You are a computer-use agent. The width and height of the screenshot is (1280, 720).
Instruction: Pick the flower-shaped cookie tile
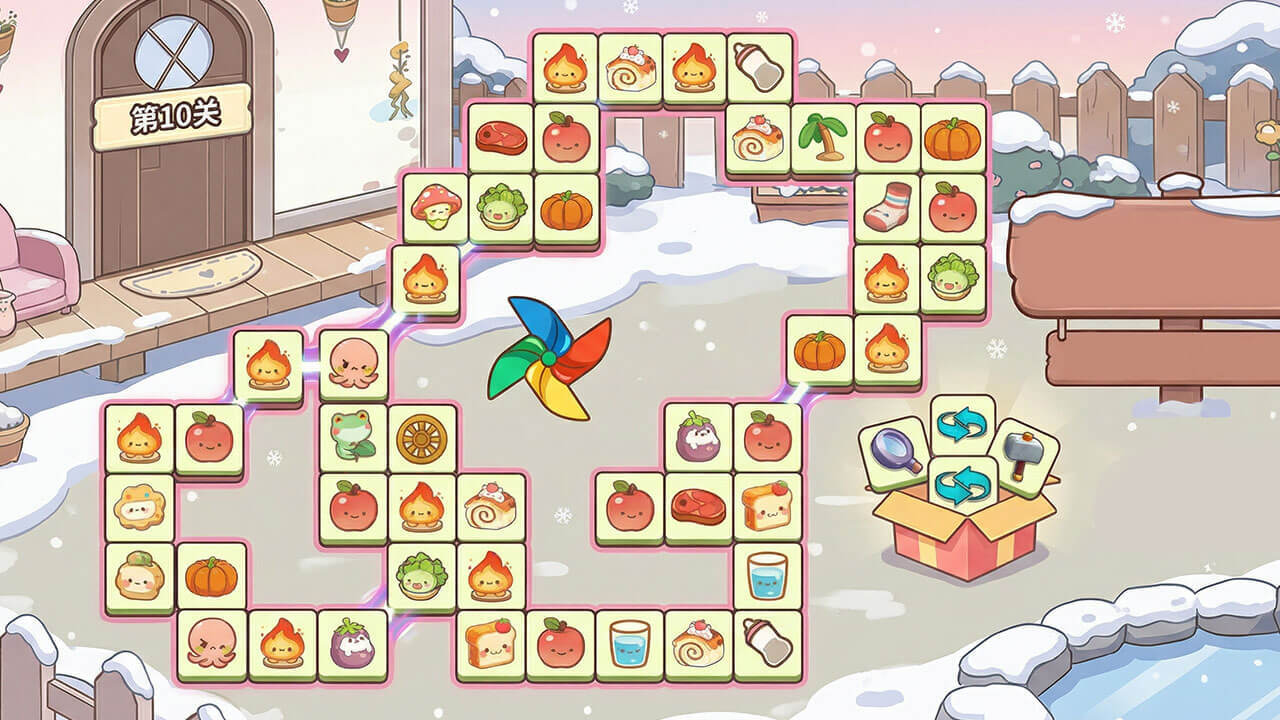click(139, 507)
